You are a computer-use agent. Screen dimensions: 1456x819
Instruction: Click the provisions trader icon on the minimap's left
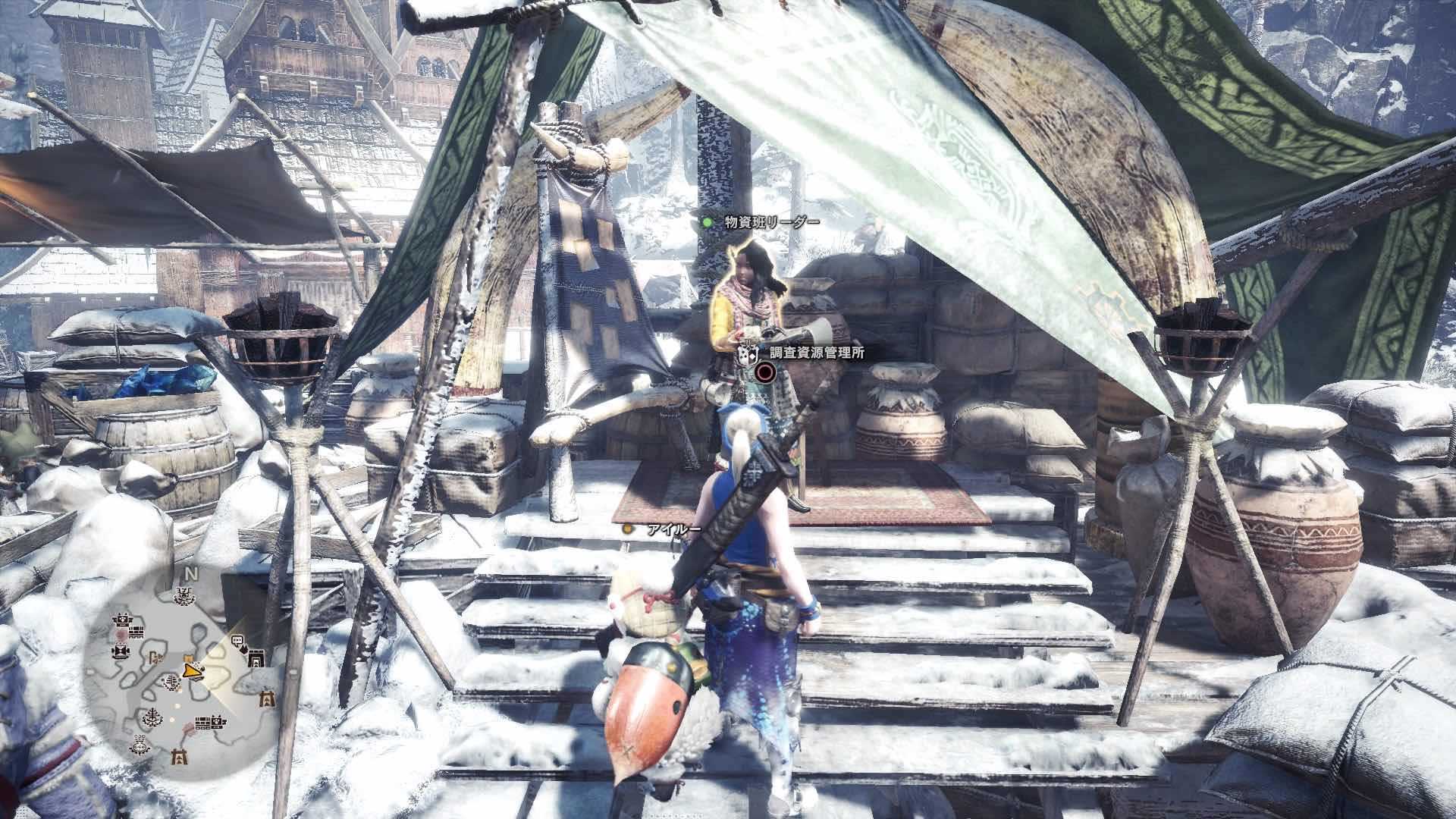click(x=121, y=649)
